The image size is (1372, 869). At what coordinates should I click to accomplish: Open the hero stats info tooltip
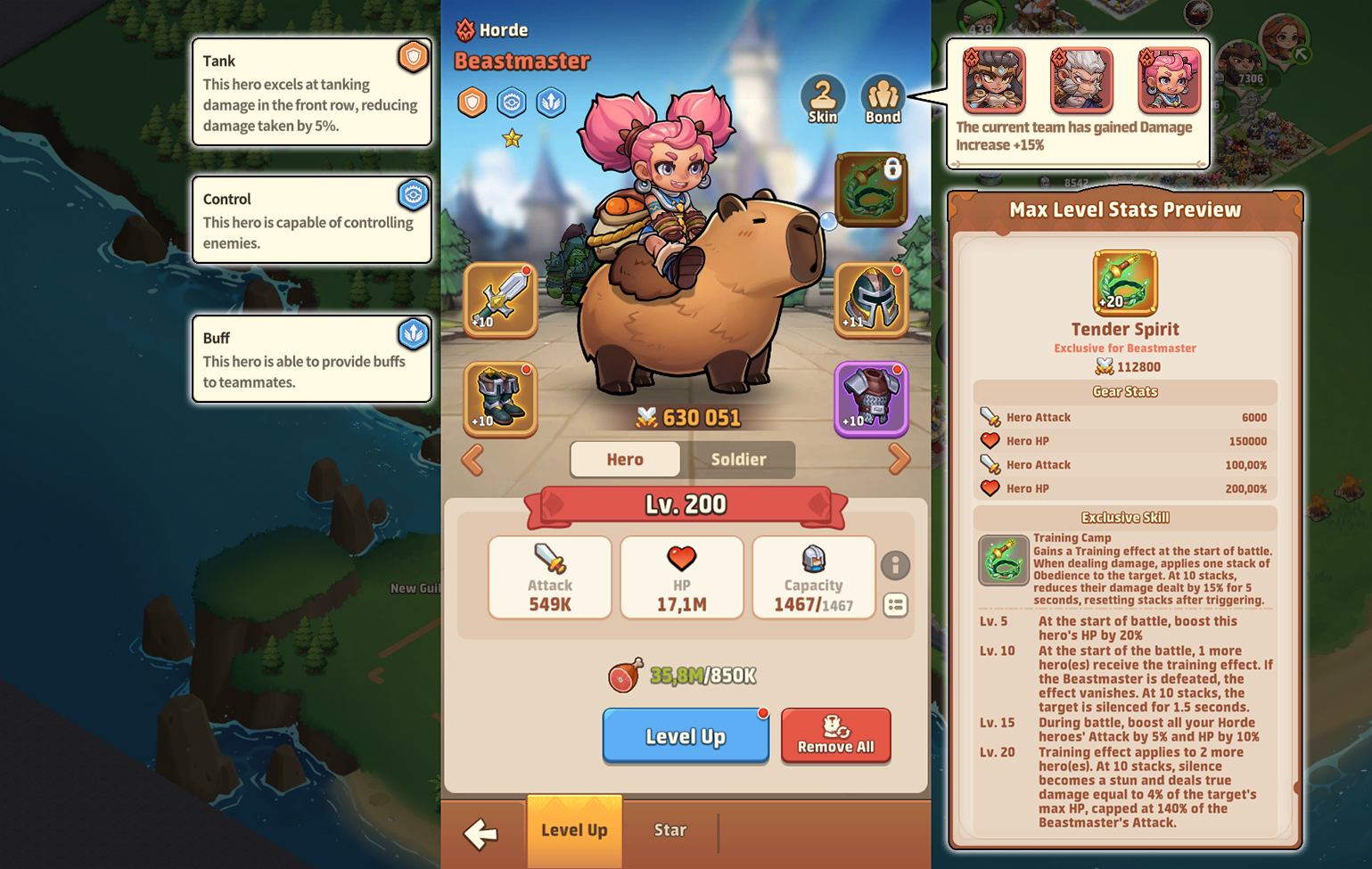pos(896,565)
